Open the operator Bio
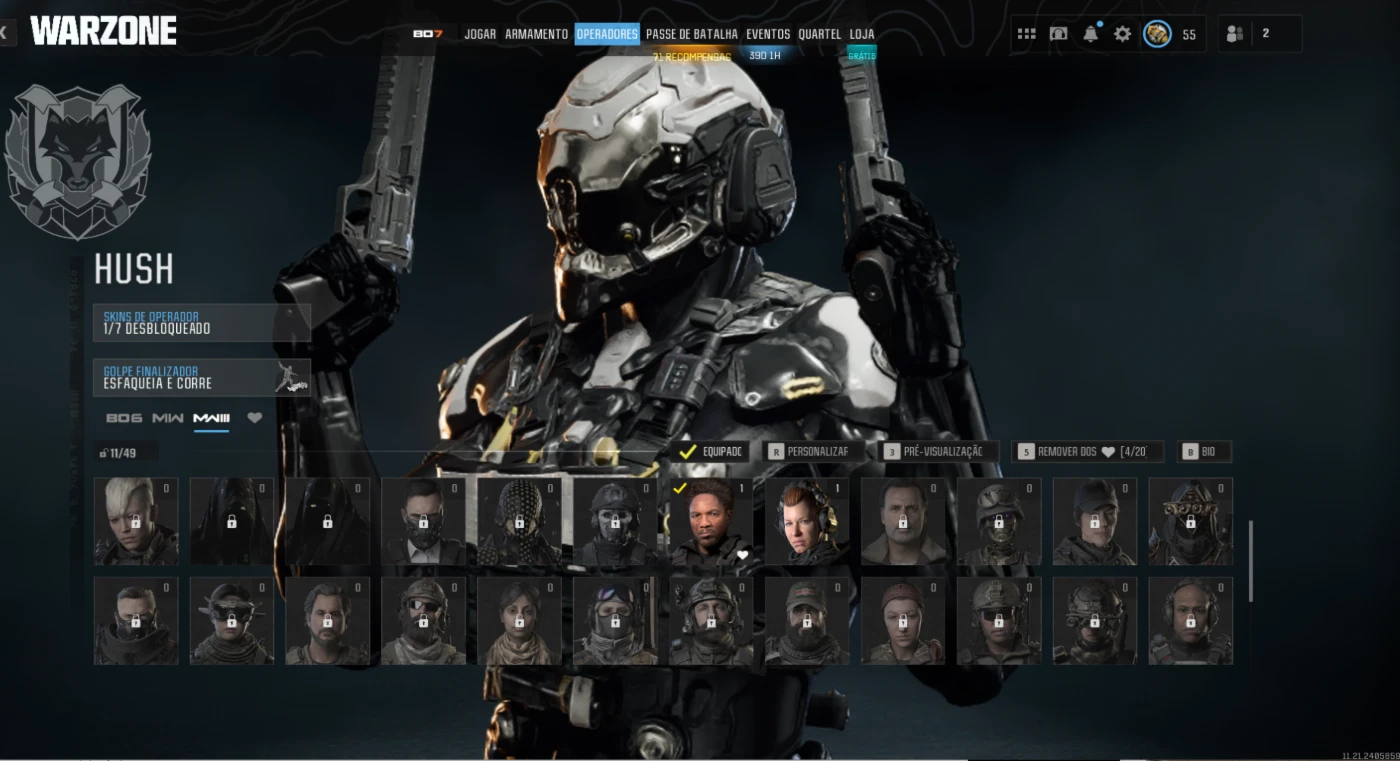1400x761 pixels. tap(1203, 452)
